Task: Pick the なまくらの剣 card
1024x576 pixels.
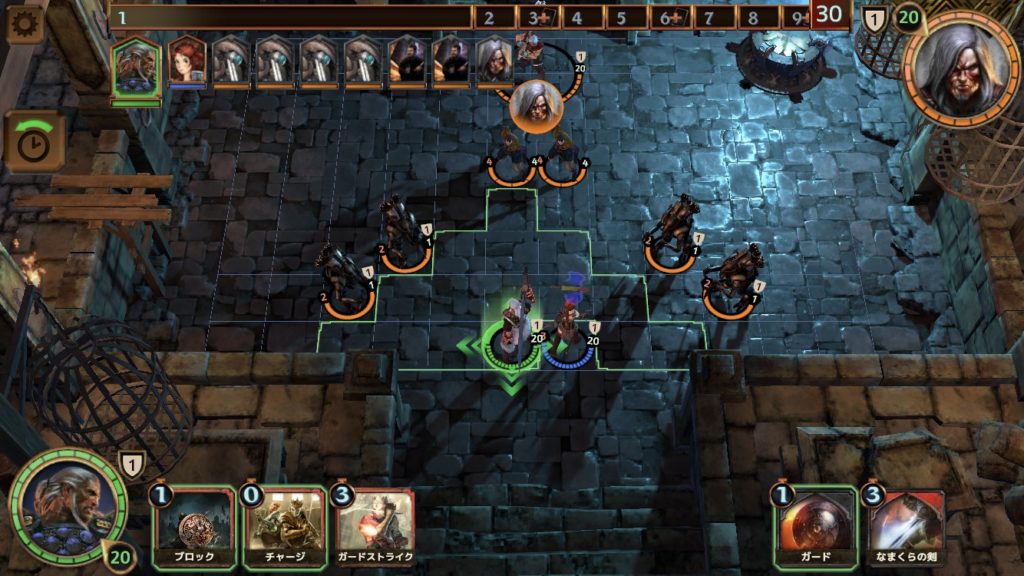Action: (x=906, y=527)
